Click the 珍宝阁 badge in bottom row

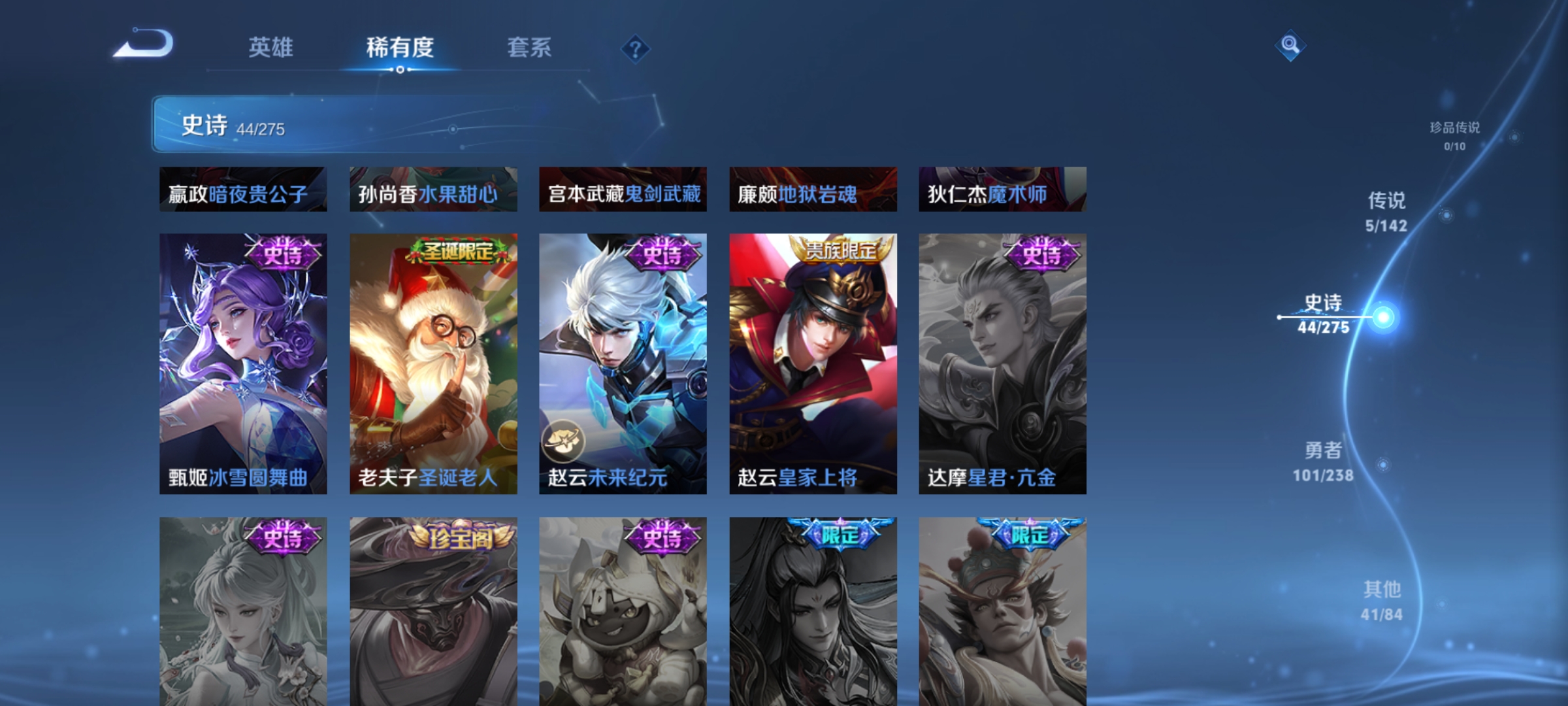(457, 537)
